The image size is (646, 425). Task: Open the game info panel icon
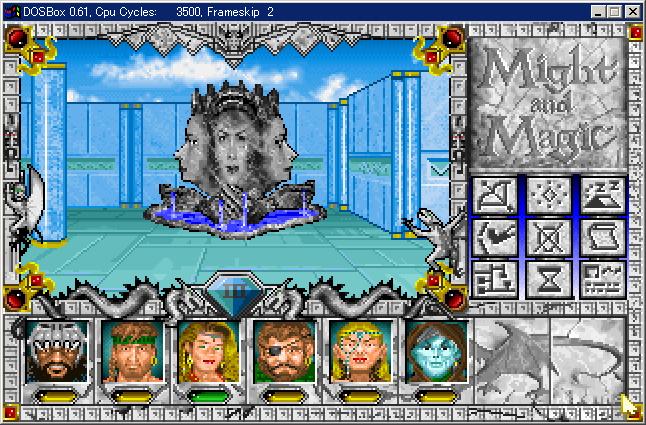(x=601, y=282)
